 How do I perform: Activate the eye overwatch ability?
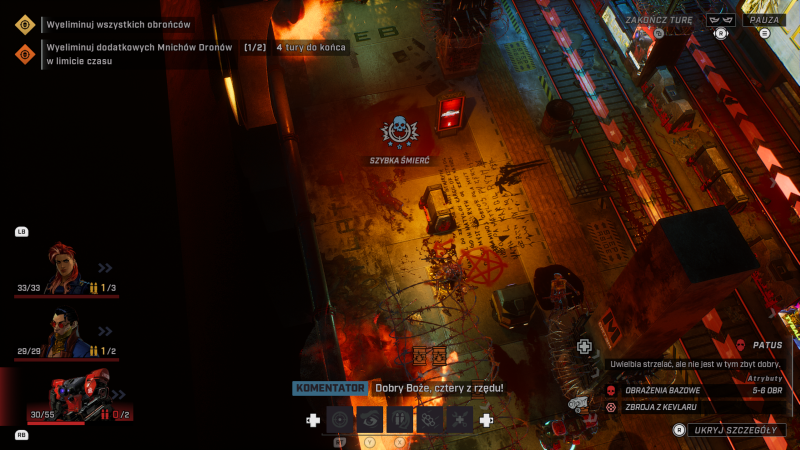point(370,420)
